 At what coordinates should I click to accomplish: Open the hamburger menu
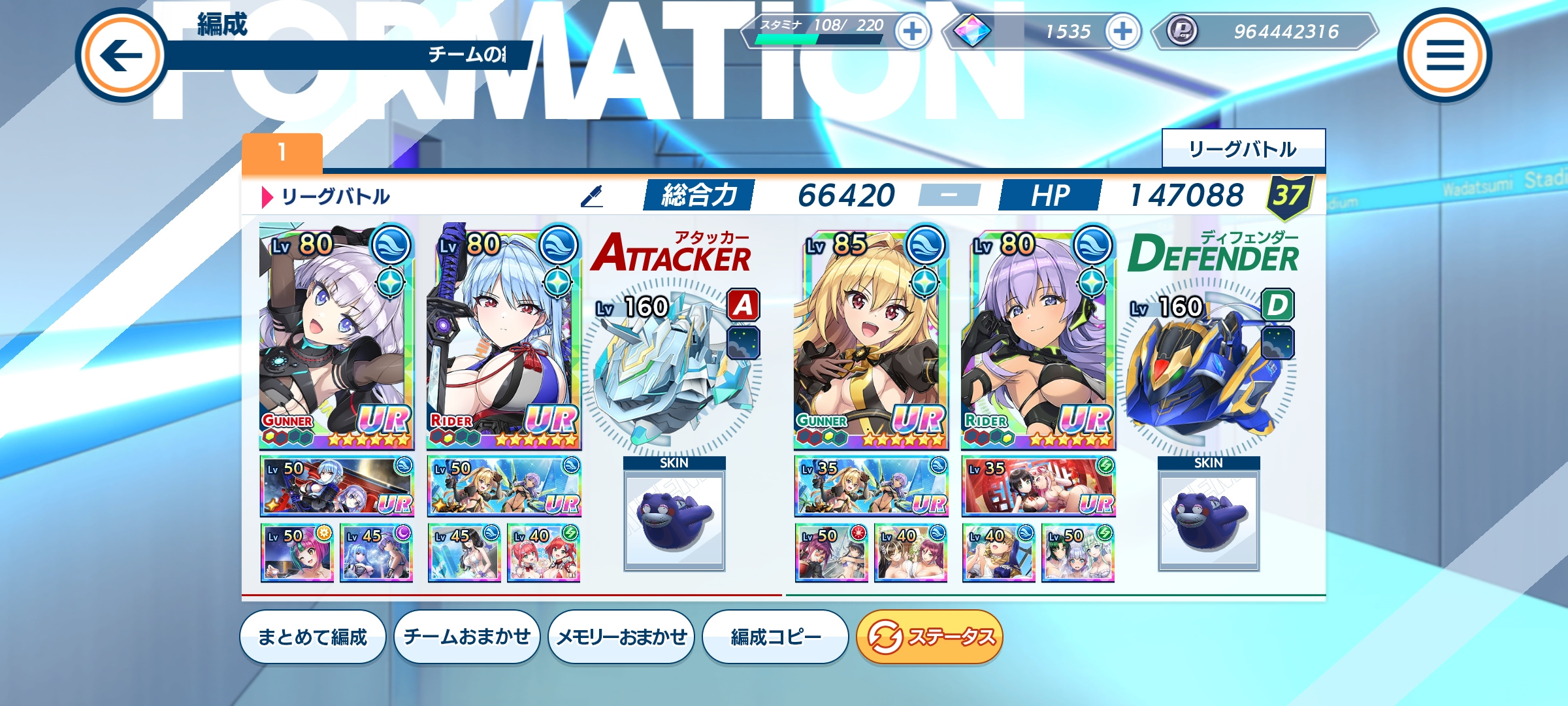1444,56
